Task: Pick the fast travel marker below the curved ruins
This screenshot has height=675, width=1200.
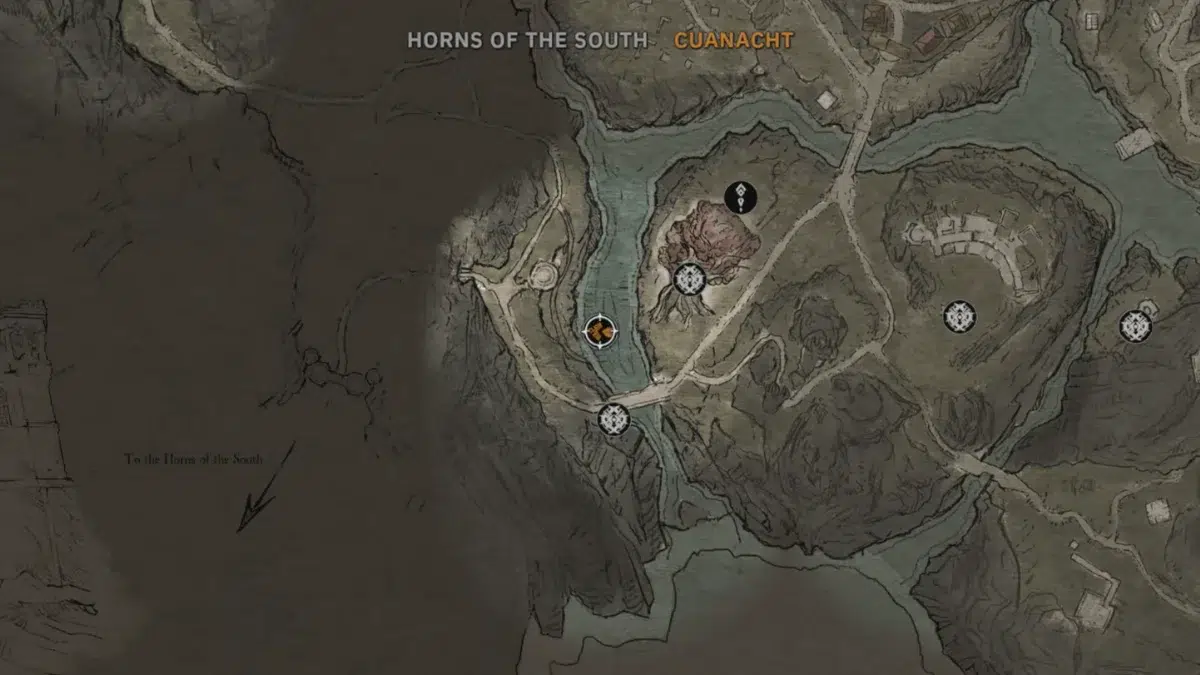Action: click(960, 317)
